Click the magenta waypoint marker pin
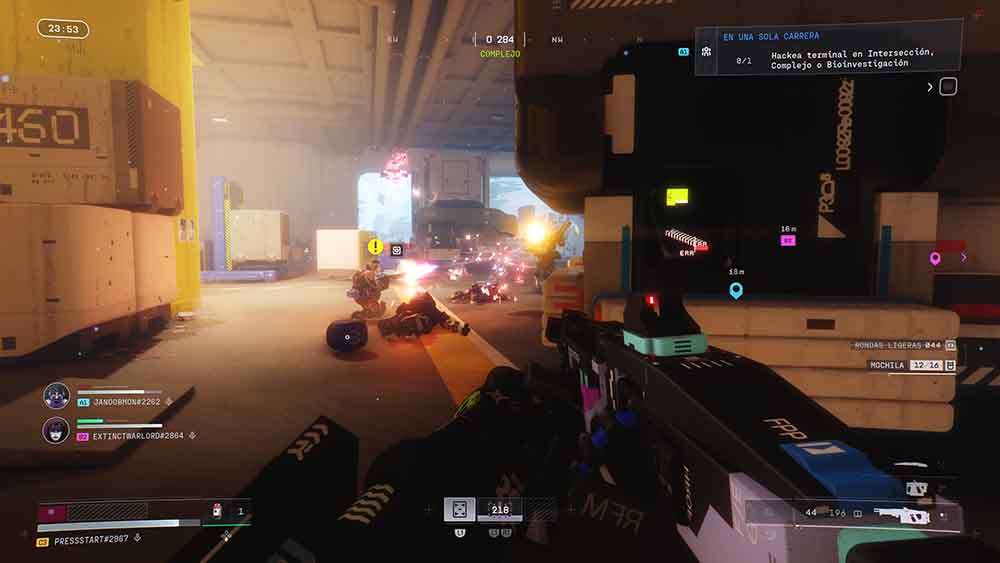This screenshot has height=563, width=1000. pos(935,258)
